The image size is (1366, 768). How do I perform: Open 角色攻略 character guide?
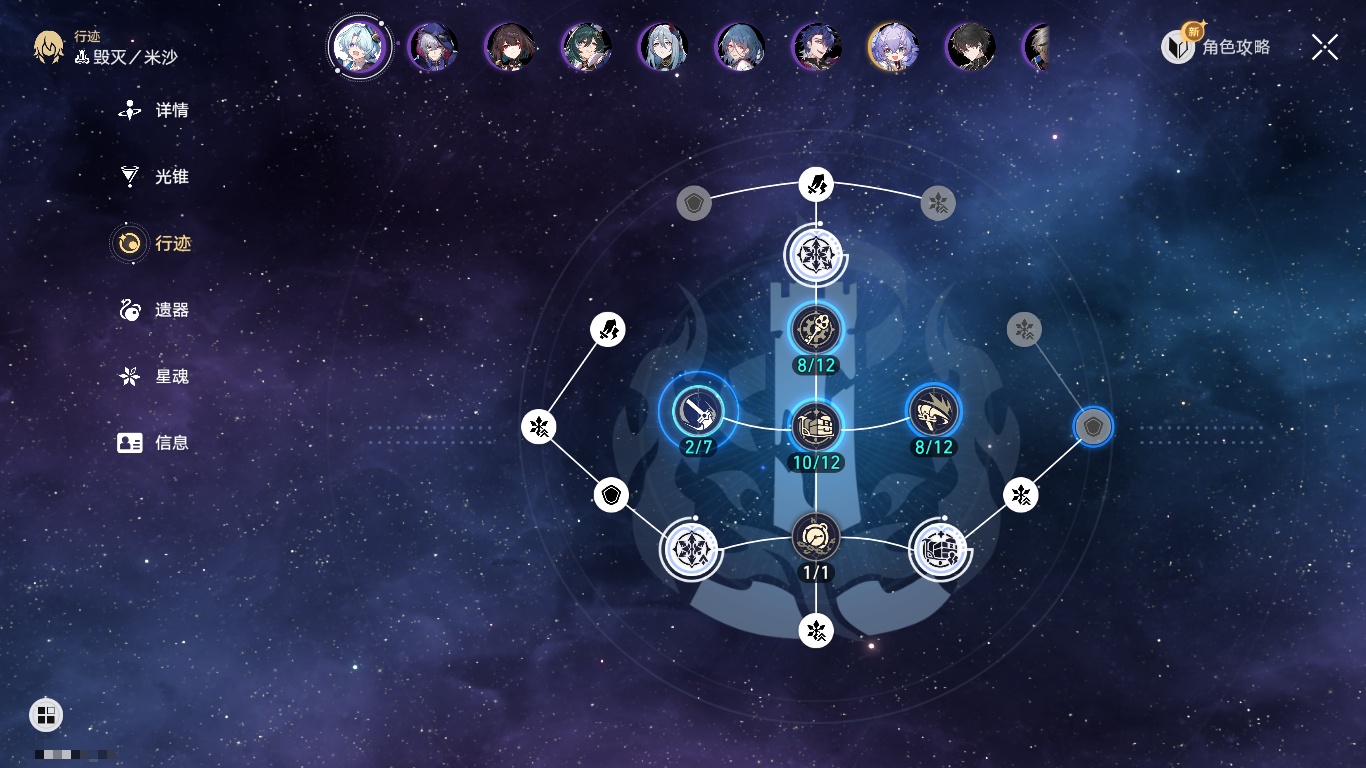pos(1216,46)
